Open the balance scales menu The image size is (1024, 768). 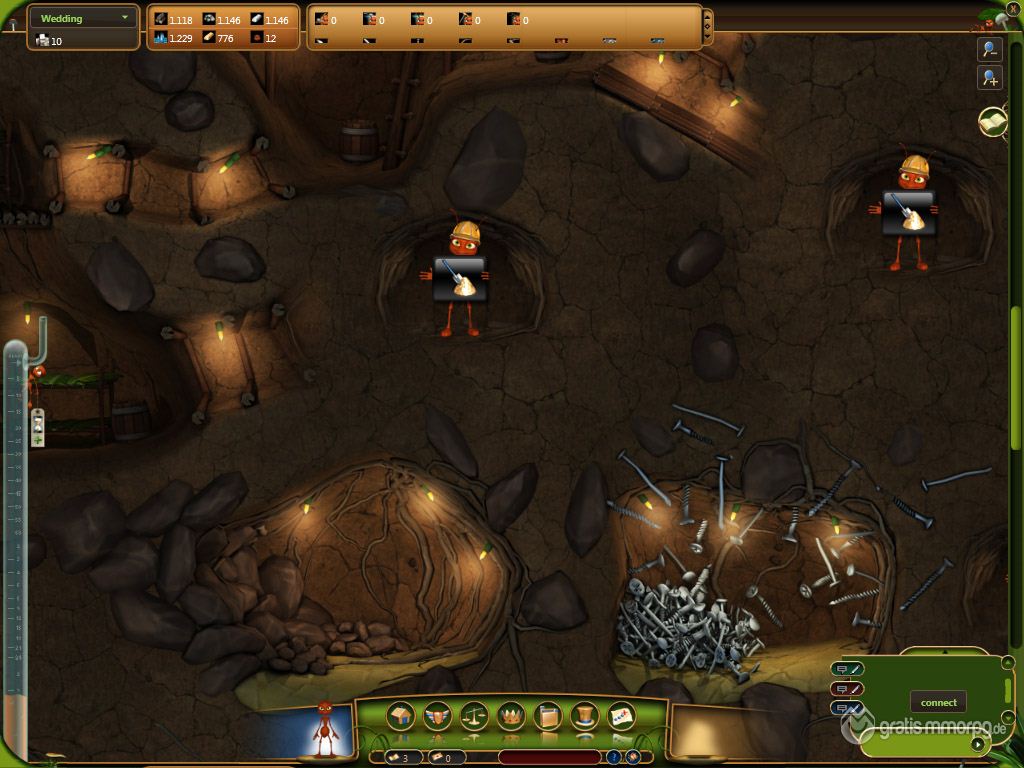point(474,716)
